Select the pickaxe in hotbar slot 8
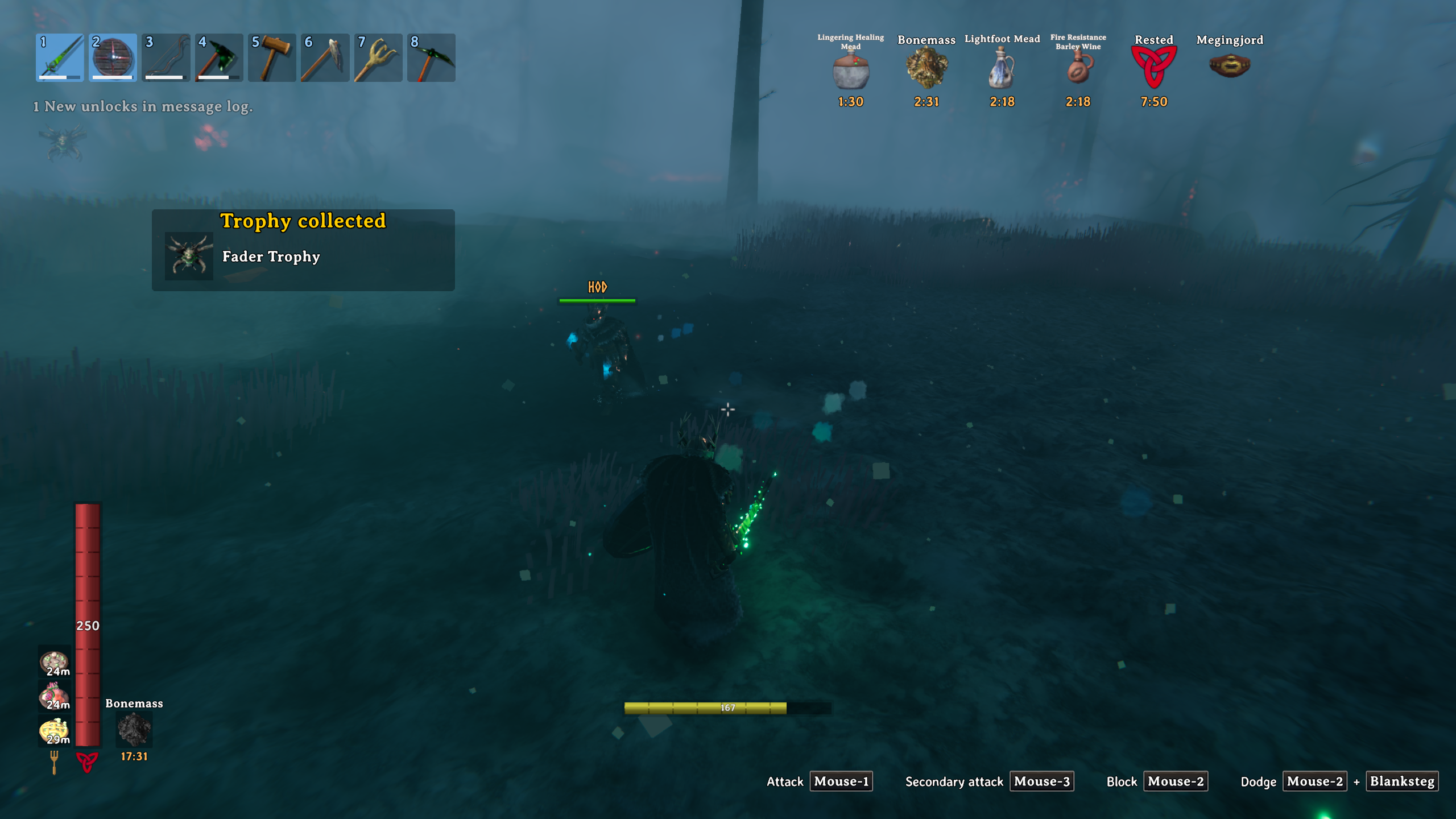Image resolution: width=1456 pixels, height=819 pixels. 431,57
